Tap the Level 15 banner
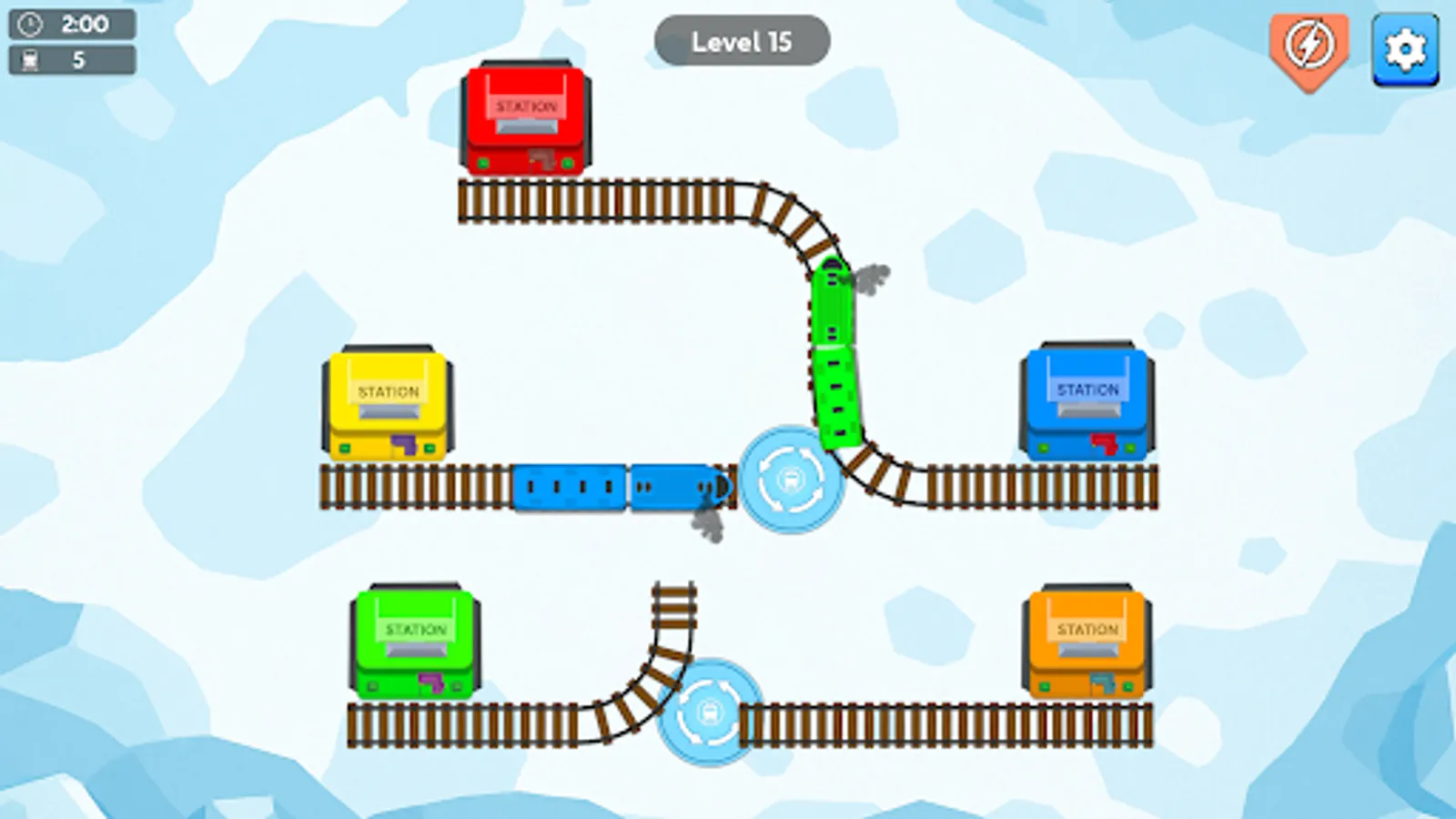 pos(743,41)
